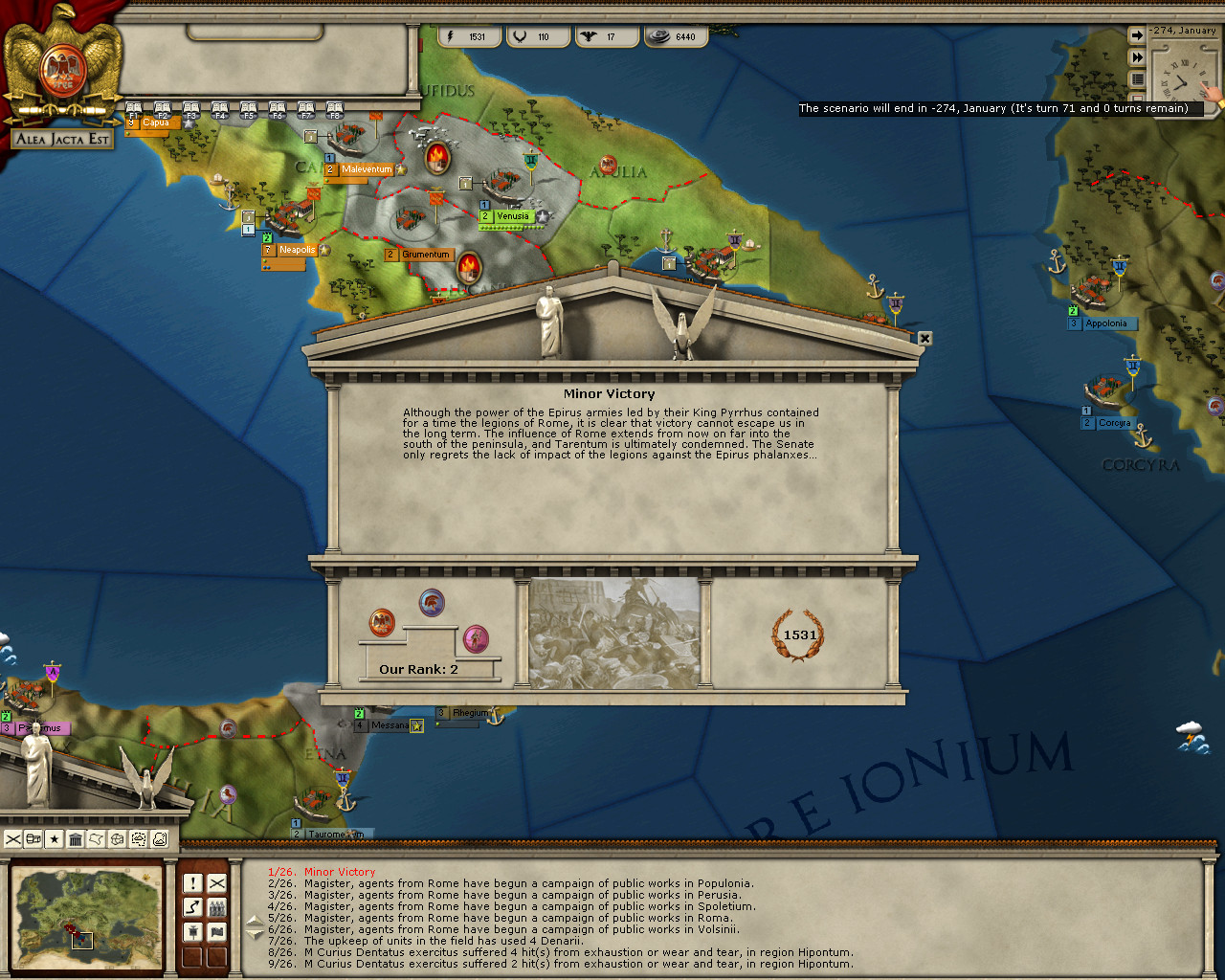Select the F8 army tab
This screenshot has height=980, width=1225.
click(334, 111)
